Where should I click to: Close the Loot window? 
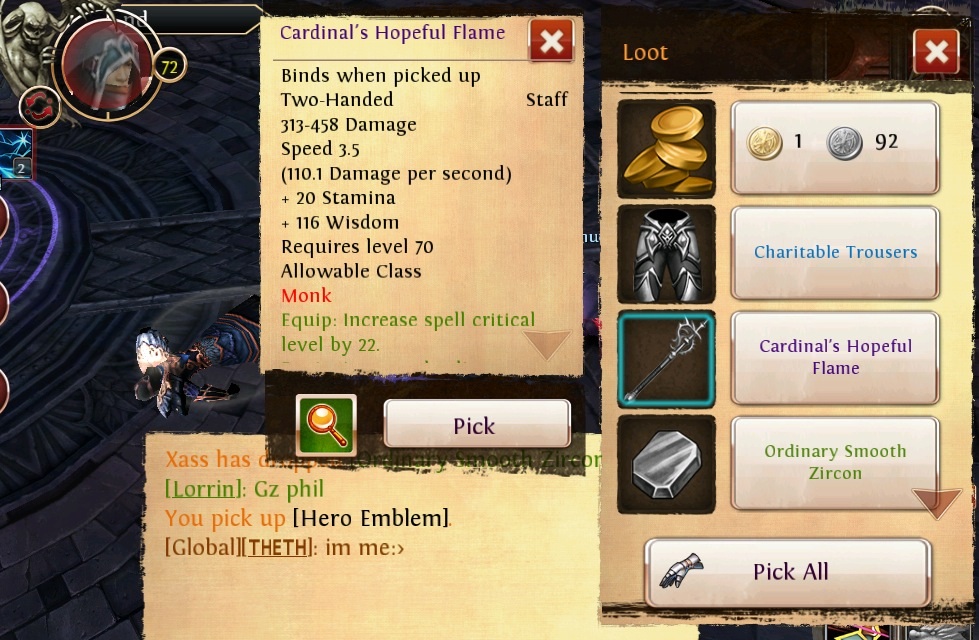936,52
